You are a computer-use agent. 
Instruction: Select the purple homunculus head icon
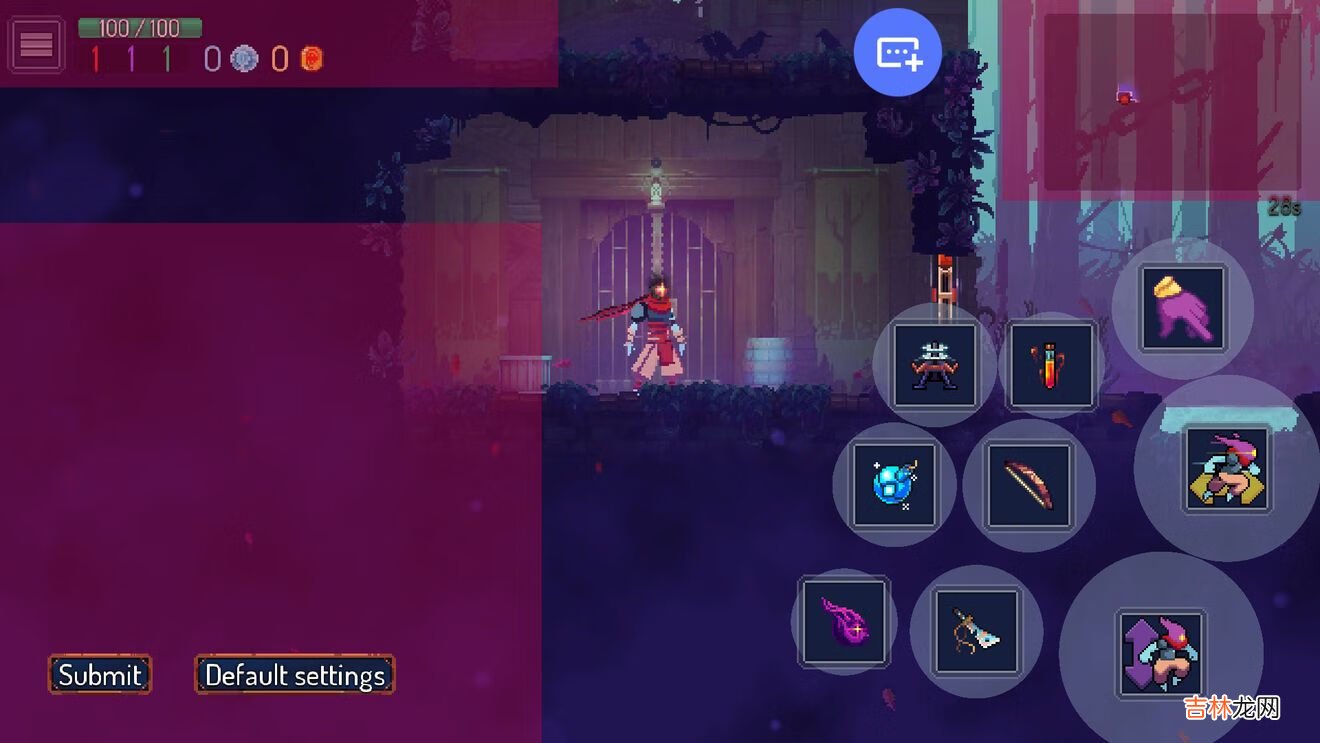click(844, 622)
